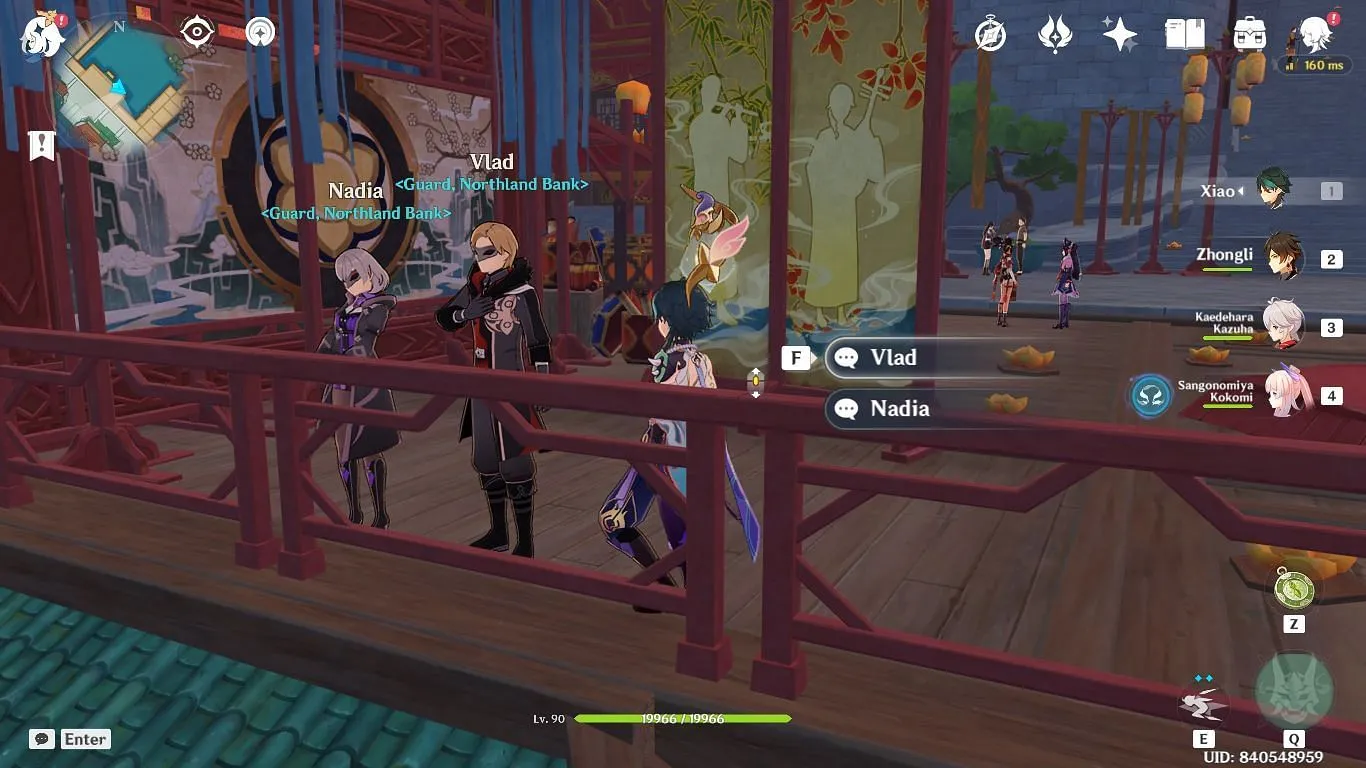
Task: Talk to Vlad dialogue option
Action: [920, 358]
